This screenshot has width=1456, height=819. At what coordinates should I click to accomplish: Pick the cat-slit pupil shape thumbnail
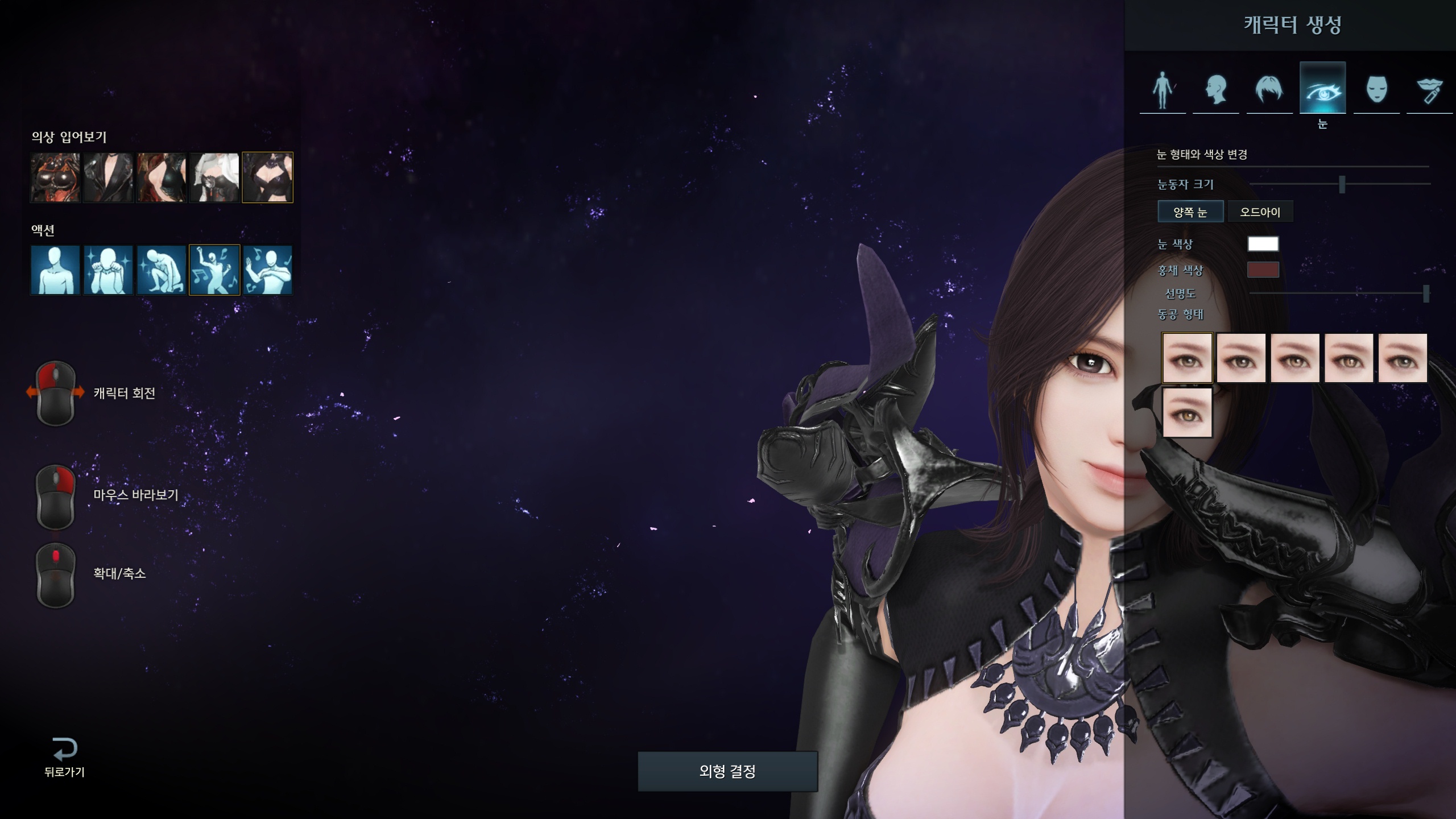(1349, 358)
